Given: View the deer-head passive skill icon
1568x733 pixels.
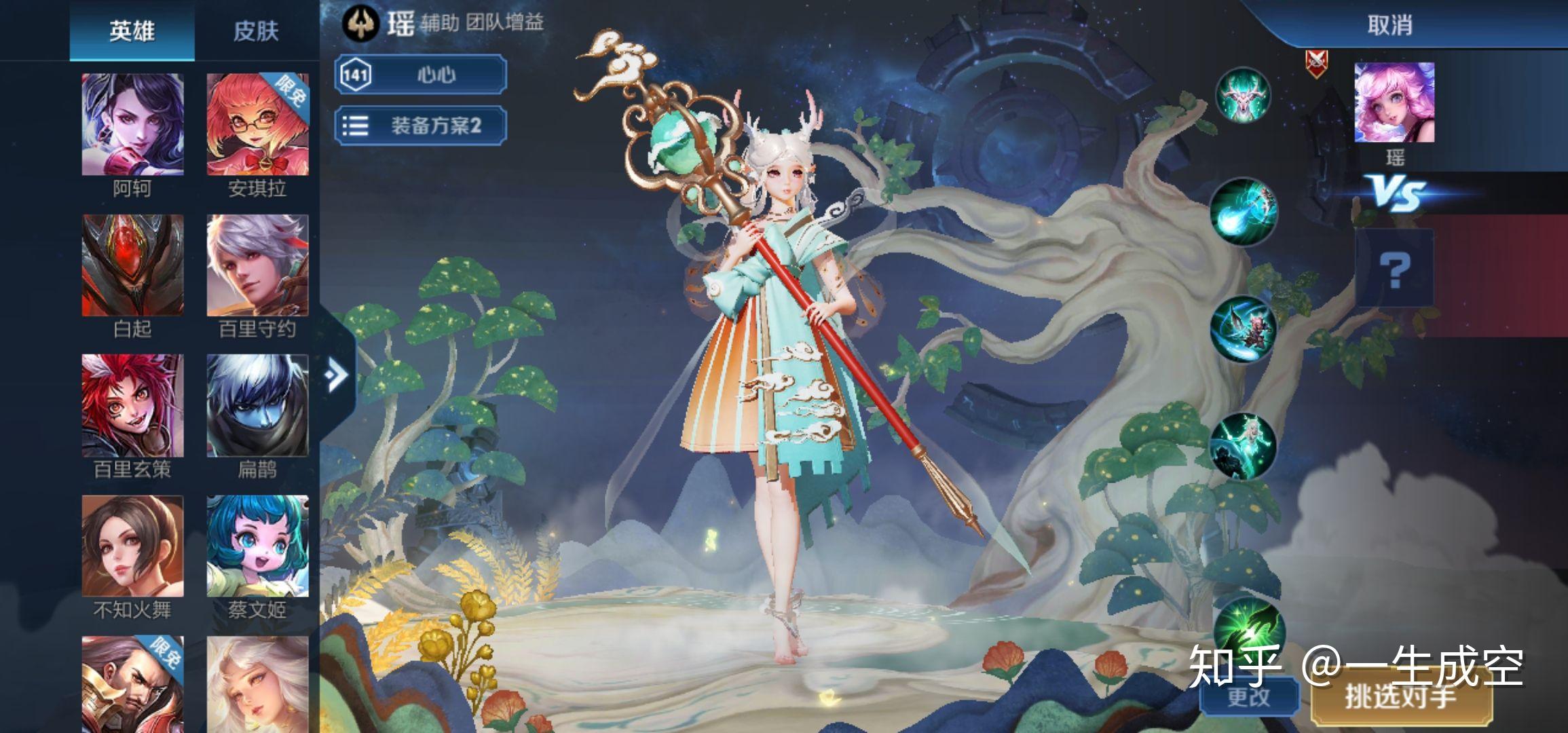Looking at the screenshot, I should pyautogui.click(x=1242, y=96).
